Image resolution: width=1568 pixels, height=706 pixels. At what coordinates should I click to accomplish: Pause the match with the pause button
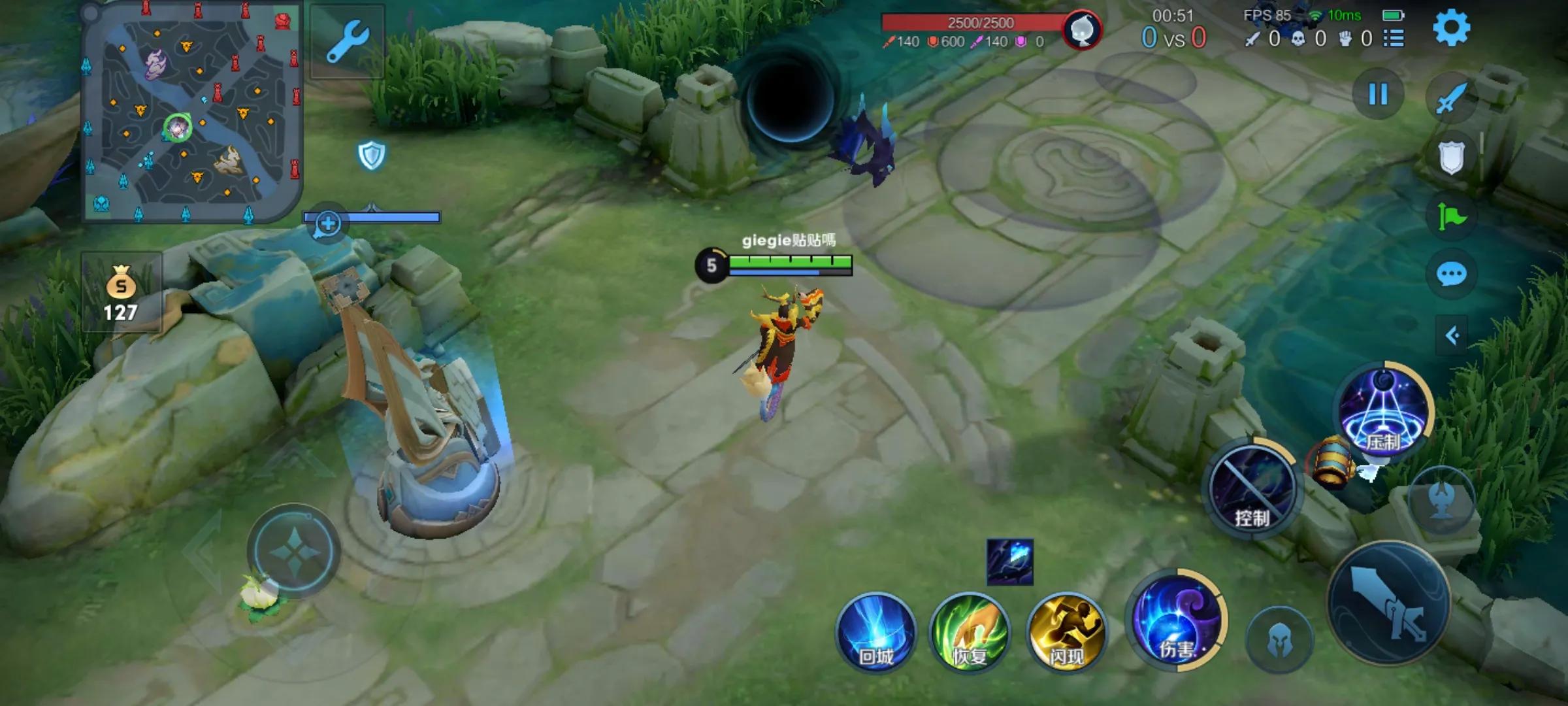tap(1378, 95)
